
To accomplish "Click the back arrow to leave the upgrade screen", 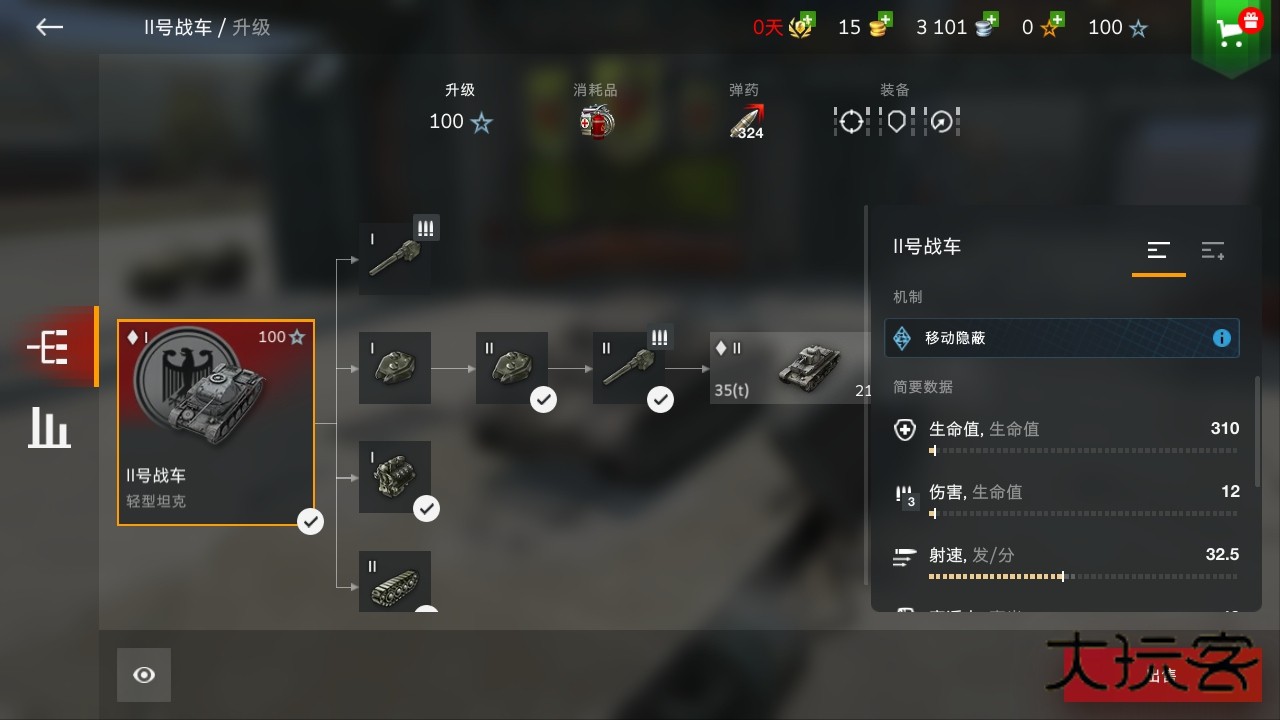I will coord(48,27).
